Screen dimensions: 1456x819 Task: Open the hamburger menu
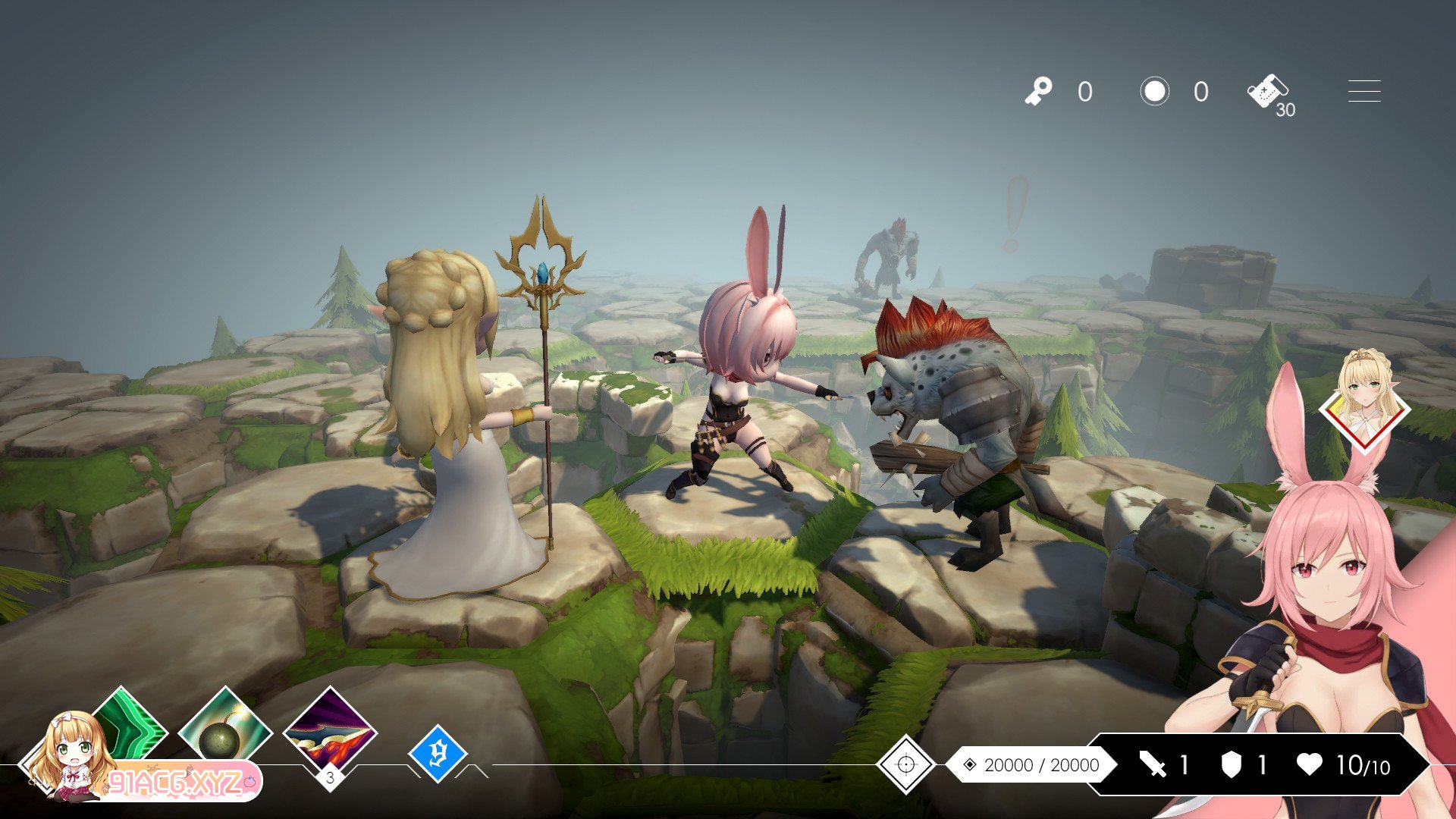click(1363, 91)
